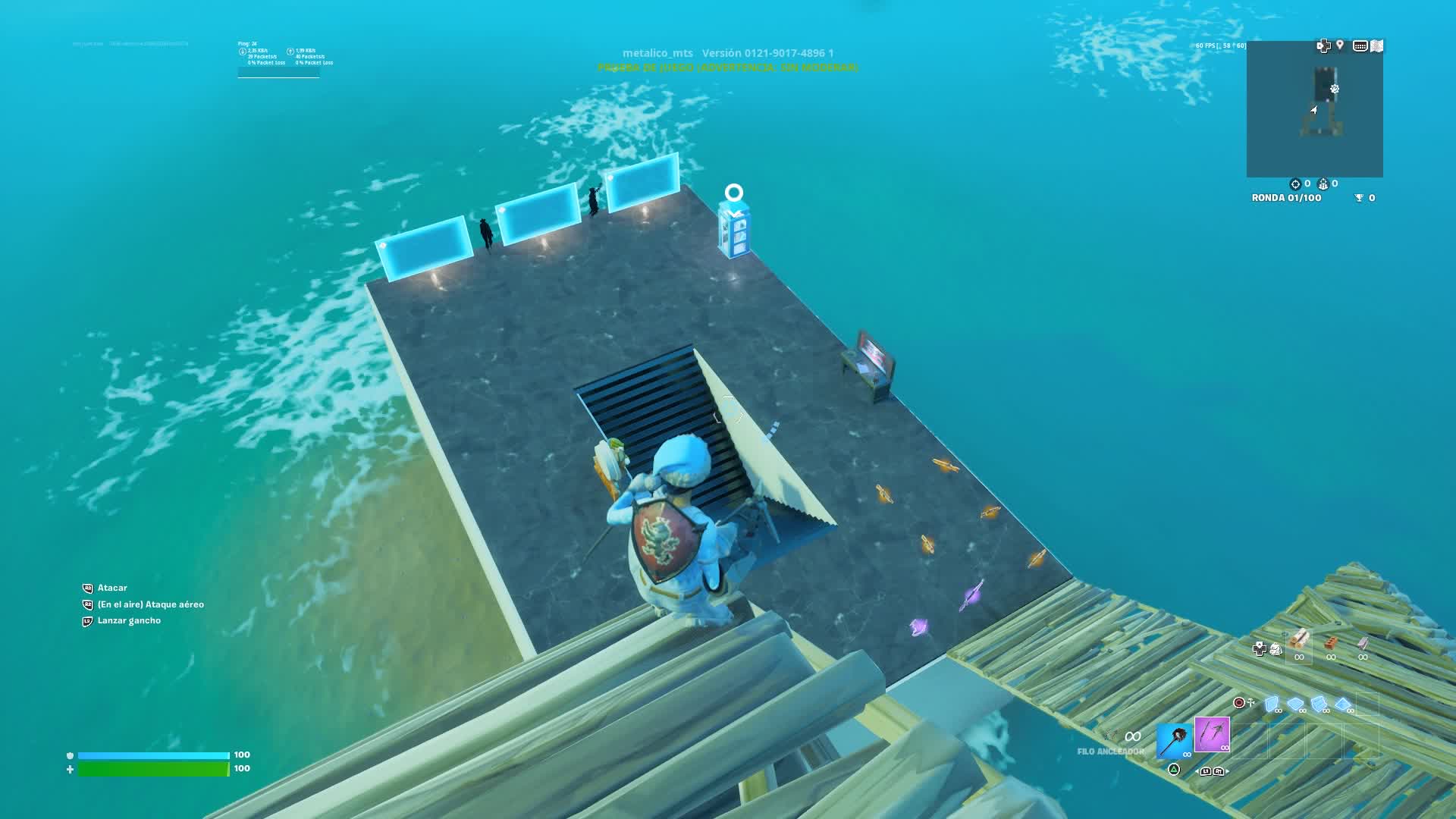Open the full map icon above the minimap
This screenshot has width=1456, height=819.
1376,46
